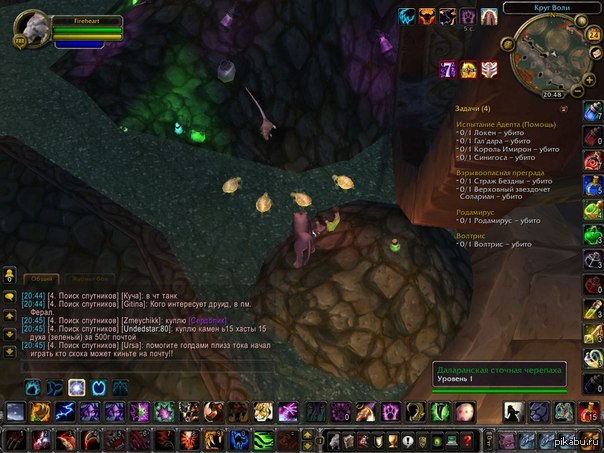
Task: Click the minimap clock showing 20:48
Action: pos(551,93)
